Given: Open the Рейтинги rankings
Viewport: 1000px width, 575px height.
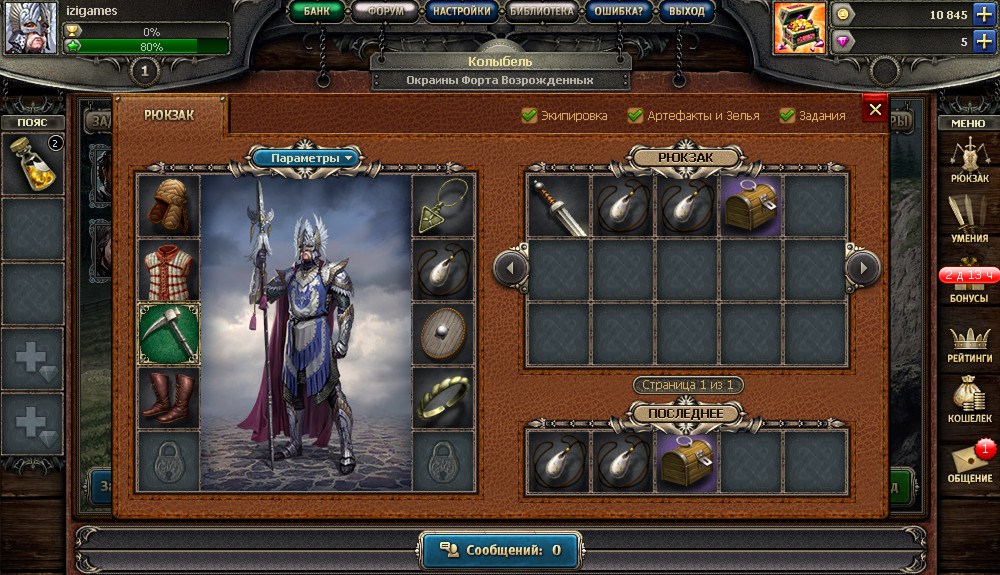Looking at the screenshot, I should click(969, 343).
